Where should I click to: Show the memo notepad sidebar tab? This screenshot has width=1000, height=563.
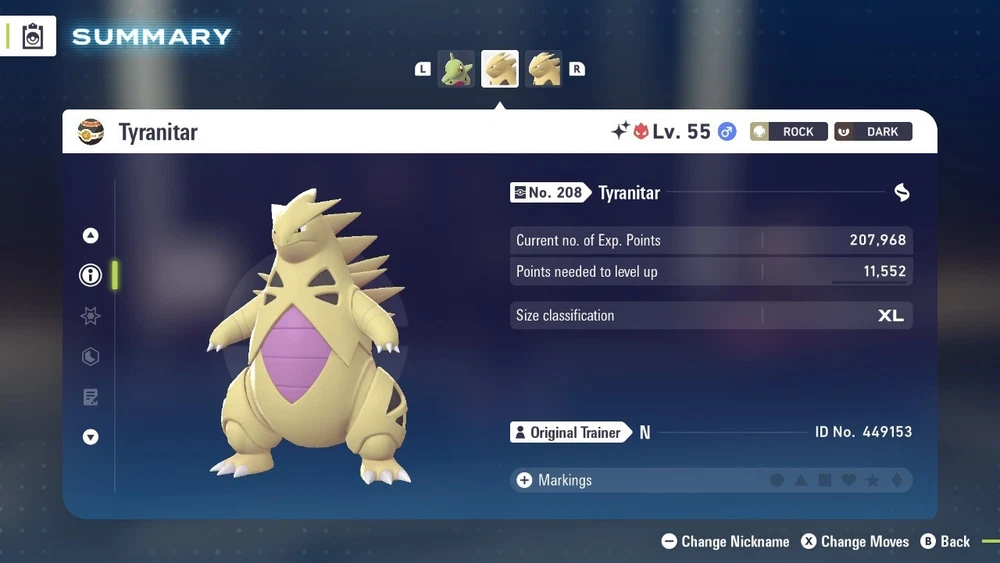point(91,397)
